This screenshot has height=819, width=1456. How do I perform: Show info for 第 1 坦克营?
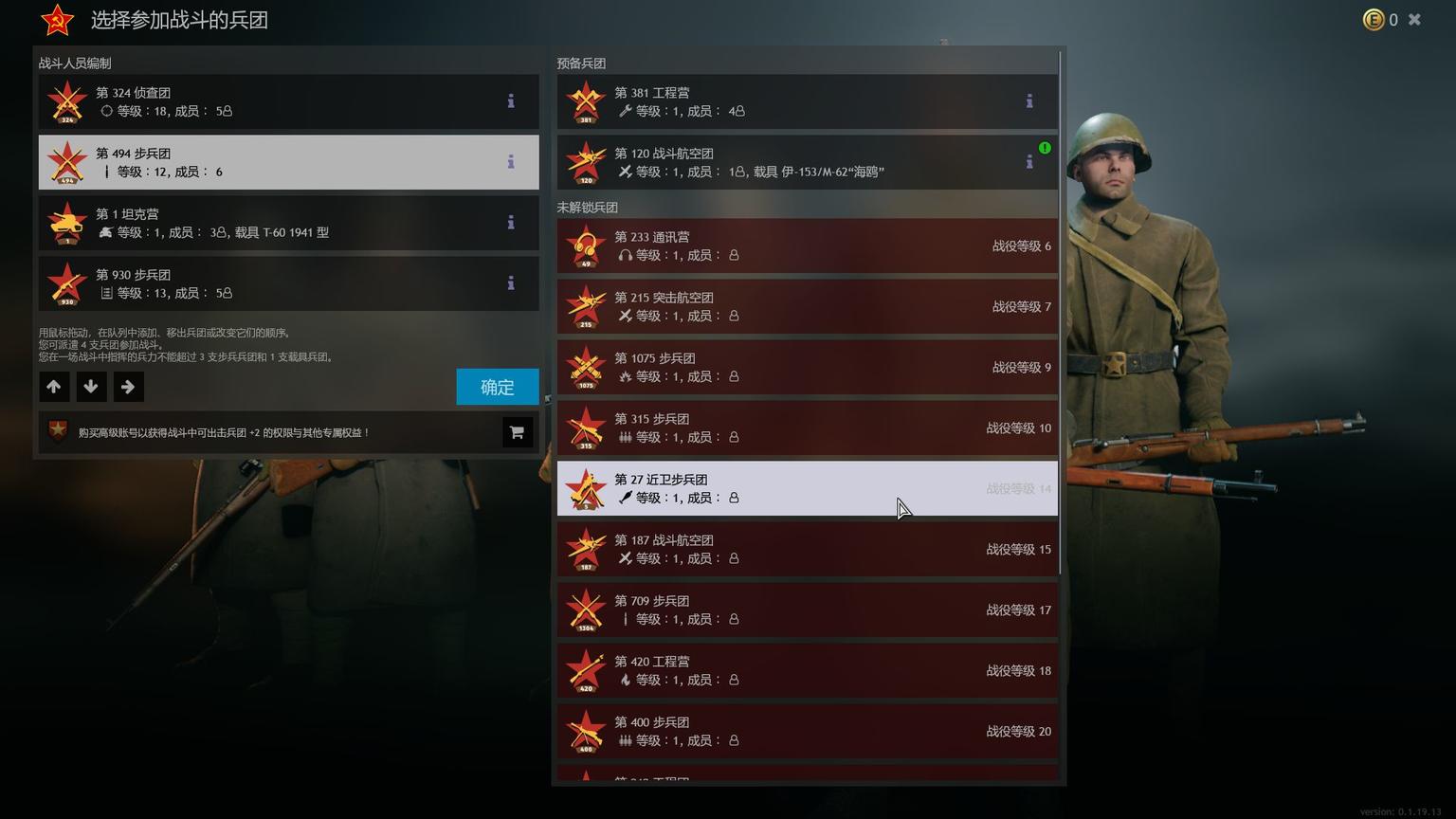[511, 223]
